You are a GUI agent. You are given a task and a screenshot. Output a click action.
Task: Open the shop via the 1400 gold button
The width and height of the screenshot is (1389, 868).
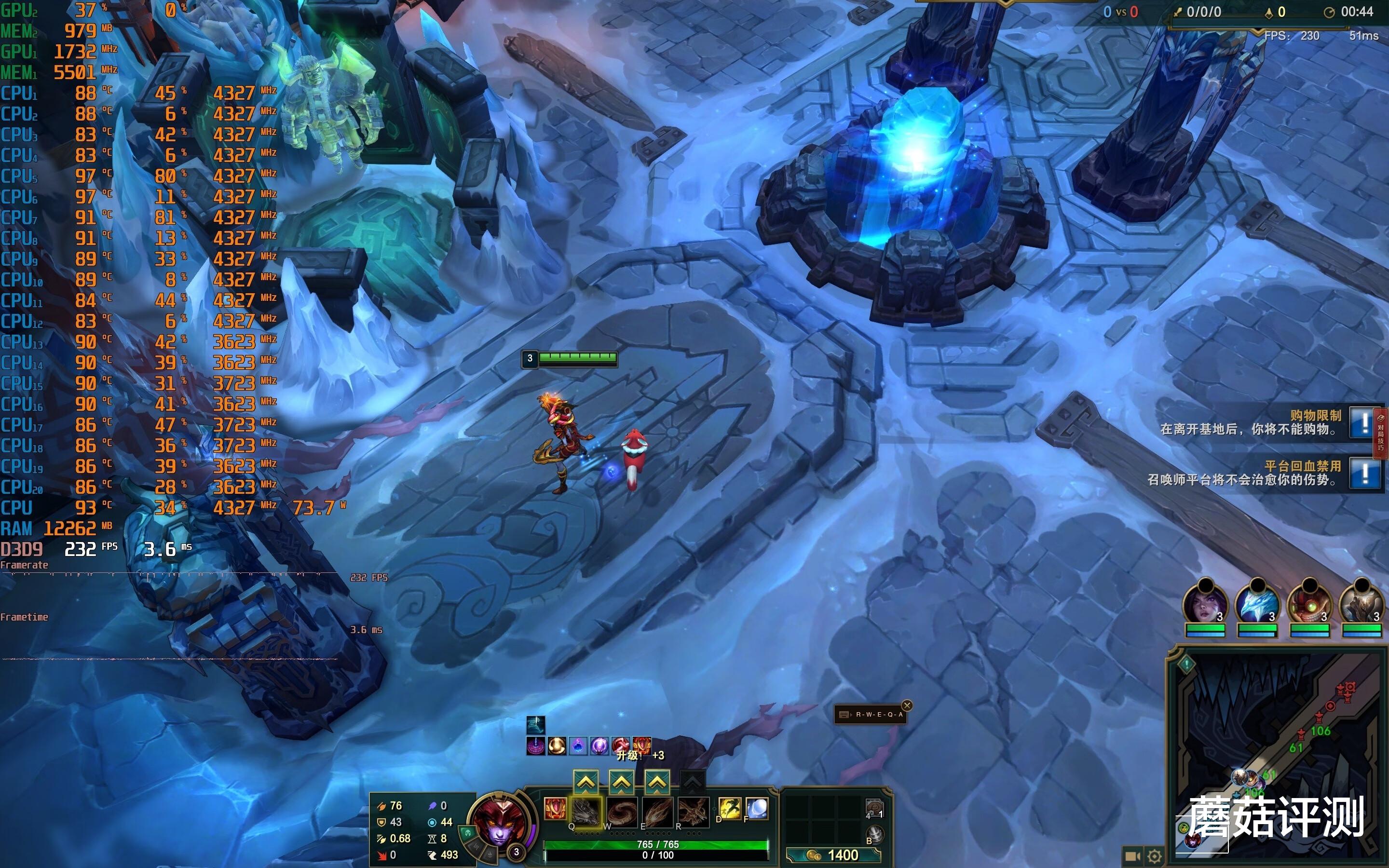[x=832, y=855]
